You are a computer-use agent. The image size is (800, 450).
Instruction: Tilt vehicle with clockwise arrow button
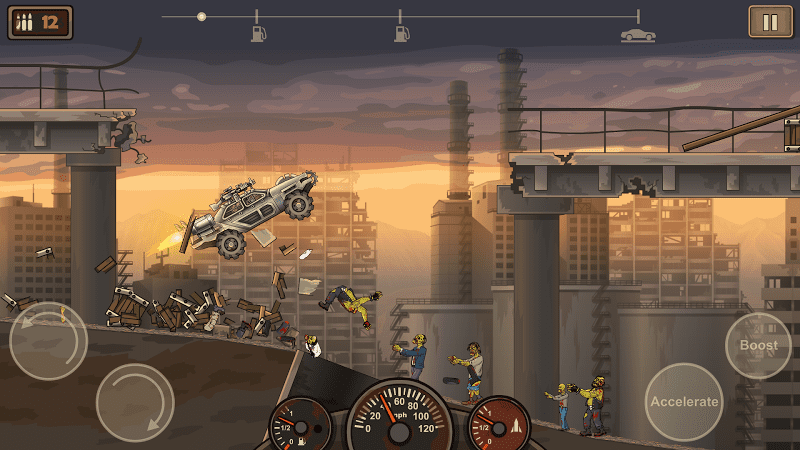click(x=135, y=402)
